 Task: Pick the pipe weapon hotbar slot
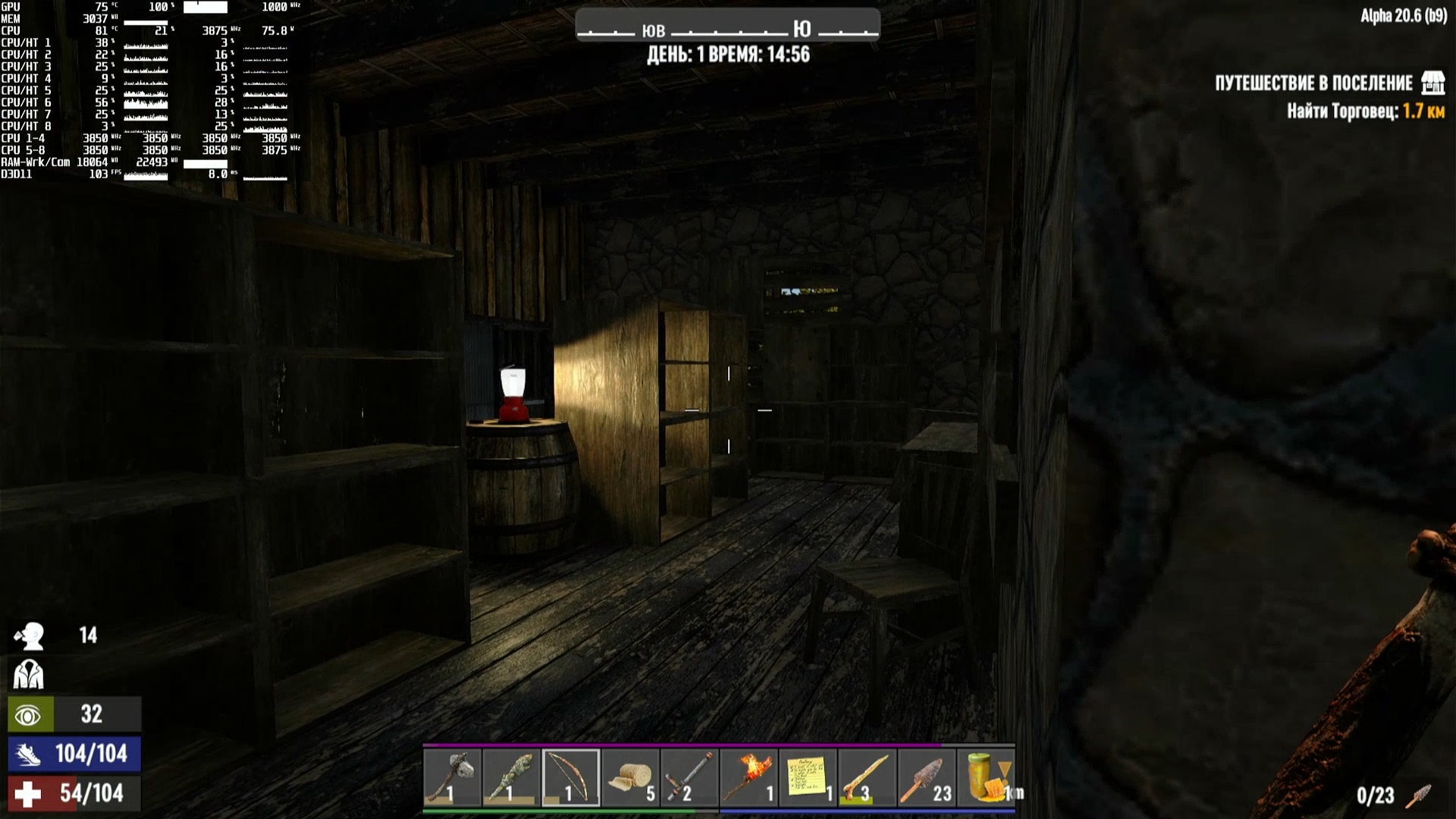coord(689,777)
